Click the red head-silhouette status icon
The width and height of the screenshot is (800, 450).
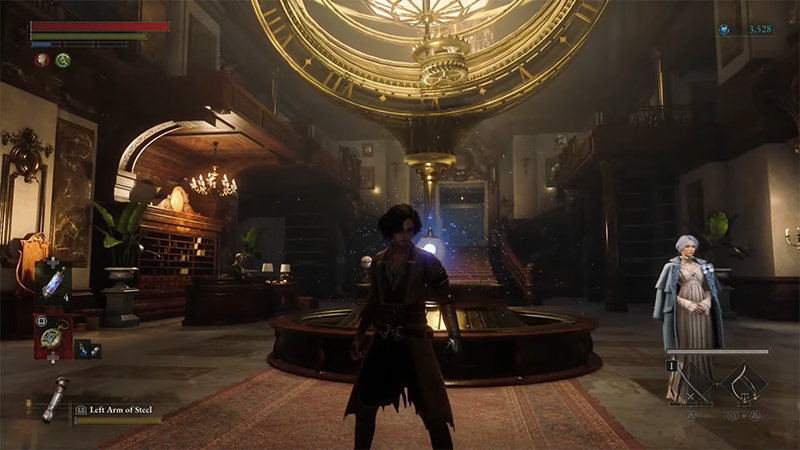point(41,60)
